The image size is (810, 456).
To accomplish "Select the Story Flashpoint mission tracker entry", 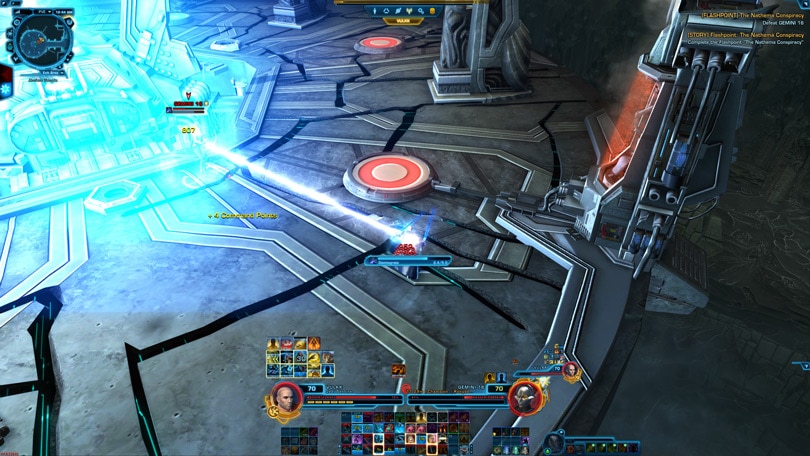I will coord(744,34).
